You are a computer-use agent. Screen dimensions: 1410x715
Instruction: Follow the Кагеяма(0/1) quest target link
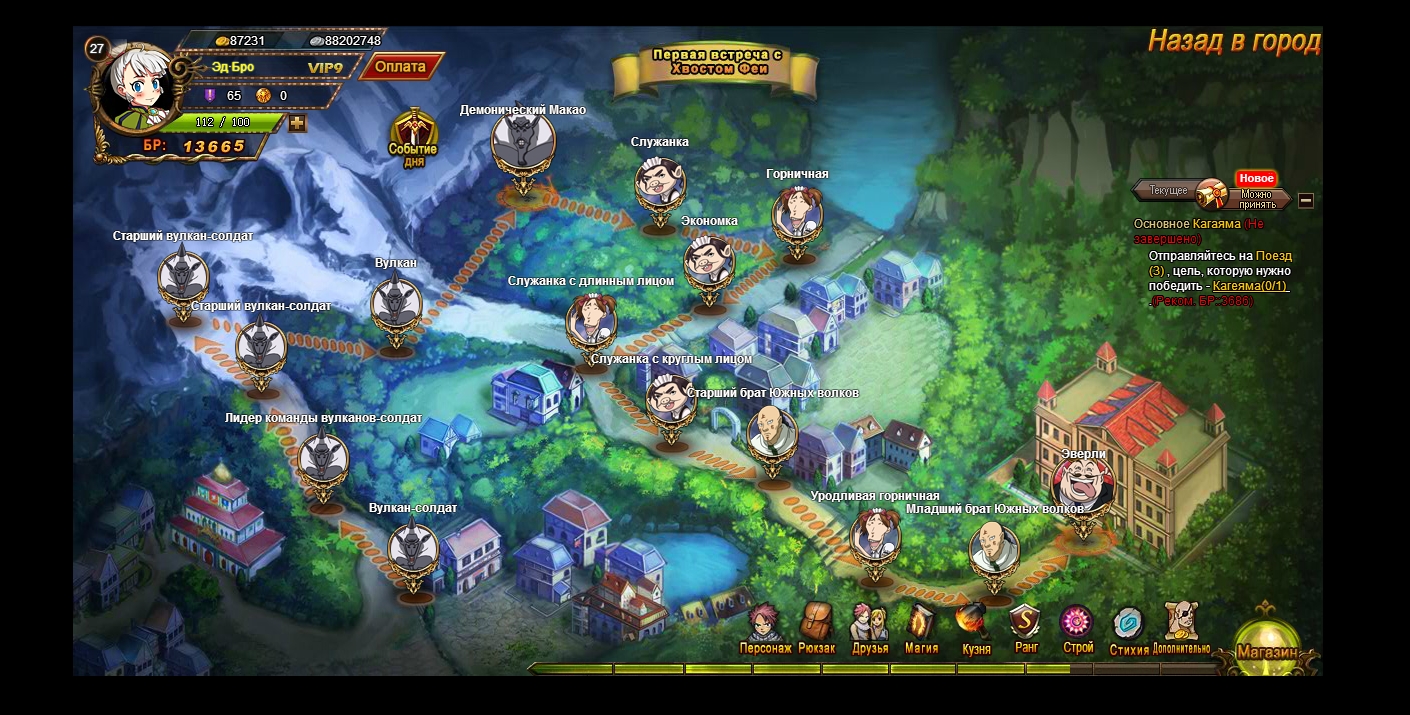pyautogui.click(x=1250, y=286)
